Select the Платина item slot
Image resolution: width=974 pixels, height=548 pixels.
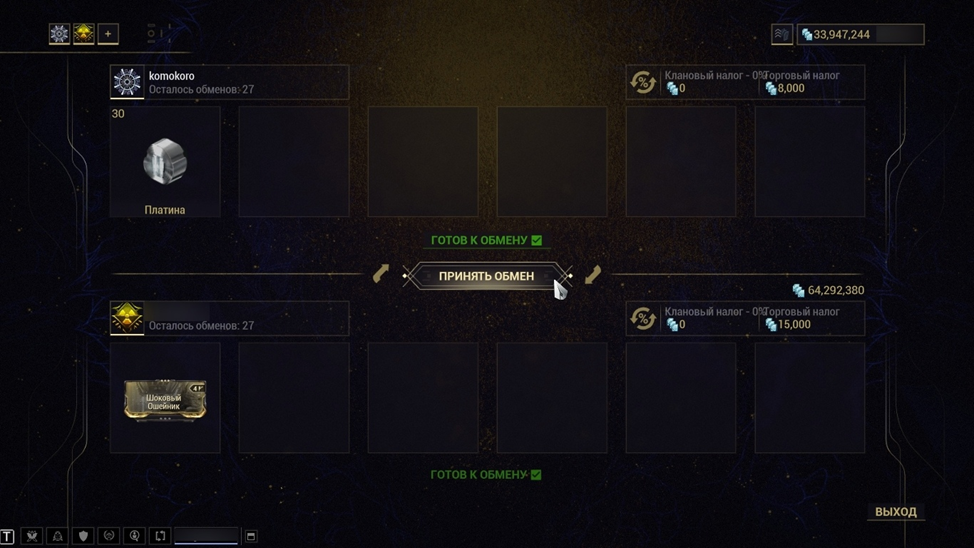pos(165,162)
